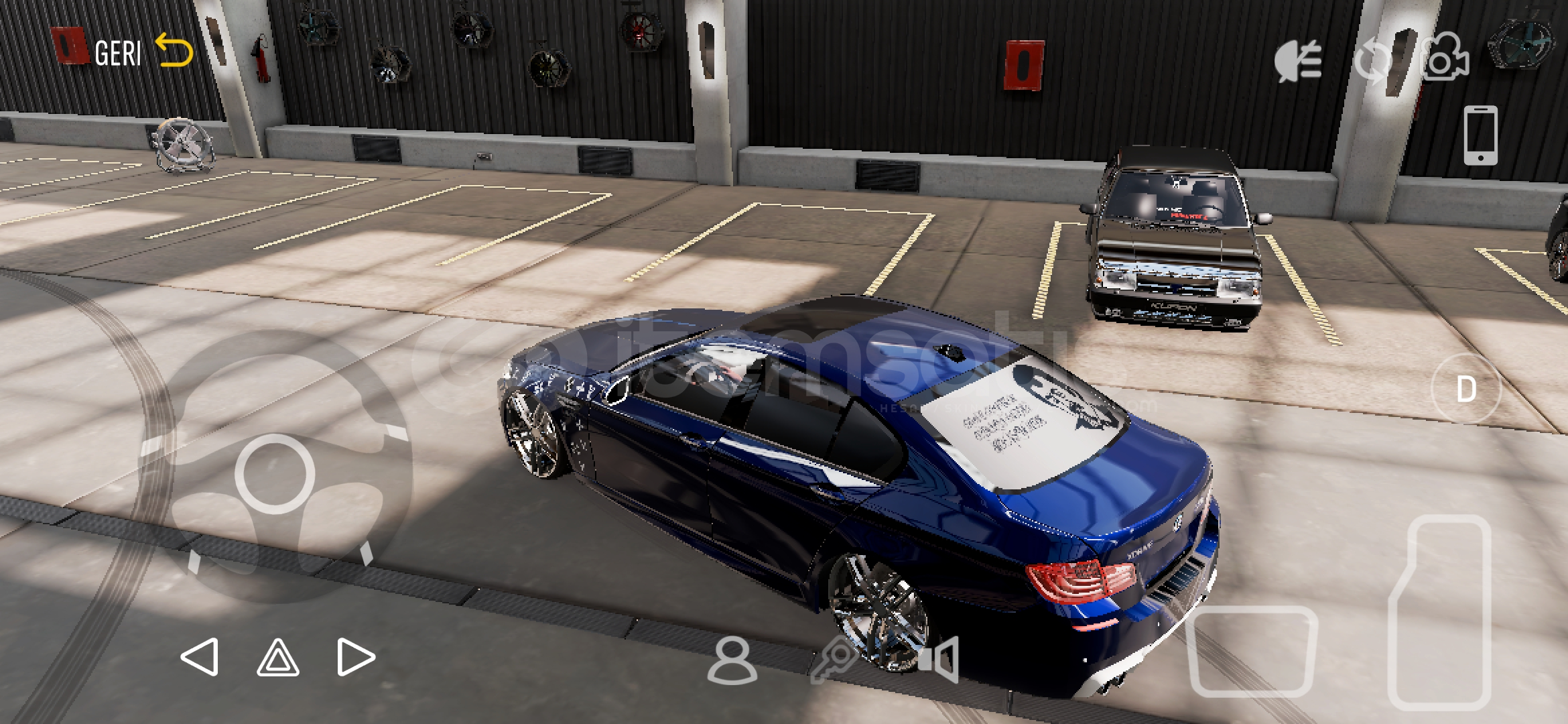Activate the left turn signal

(x=200, y=657)
